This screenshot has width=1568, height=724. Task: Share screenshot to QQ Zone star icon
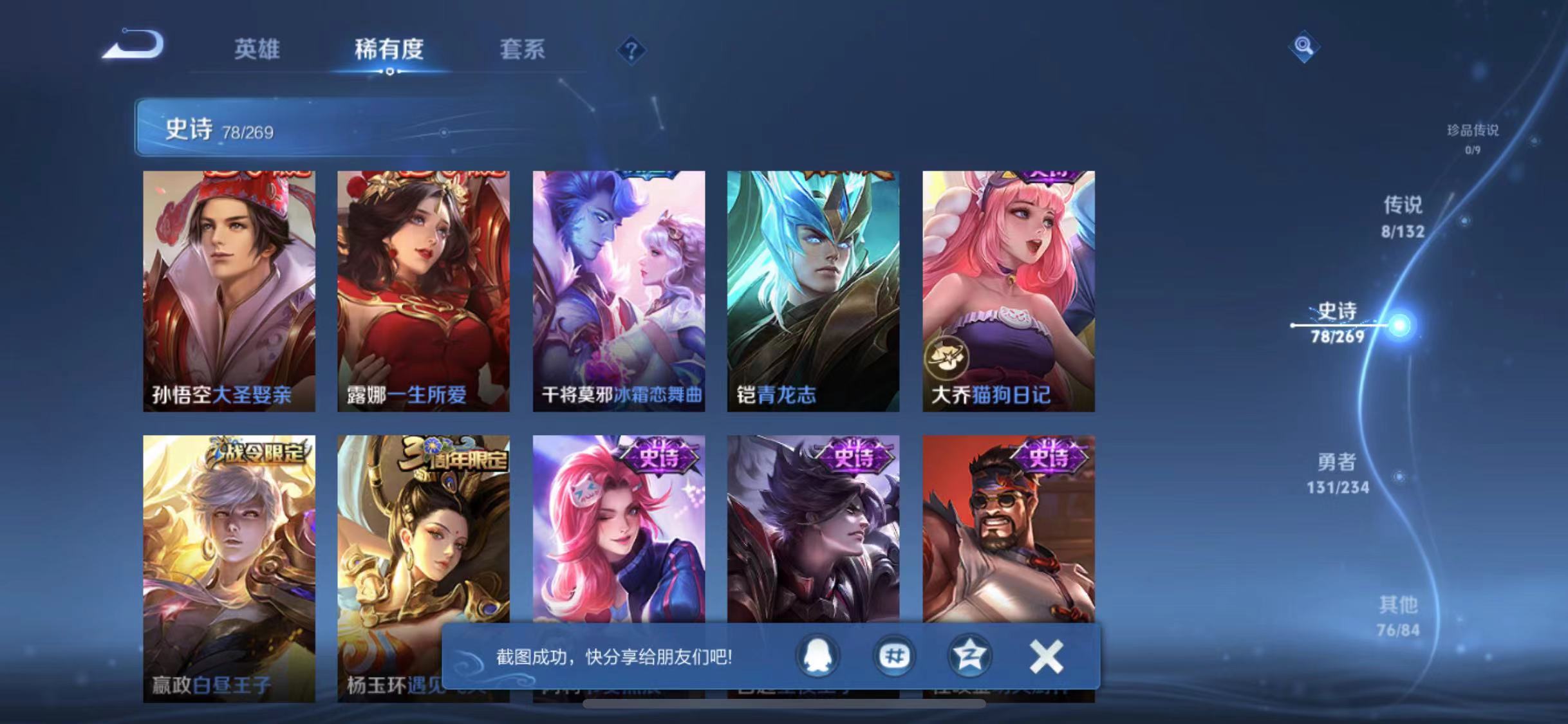[970, 656]
